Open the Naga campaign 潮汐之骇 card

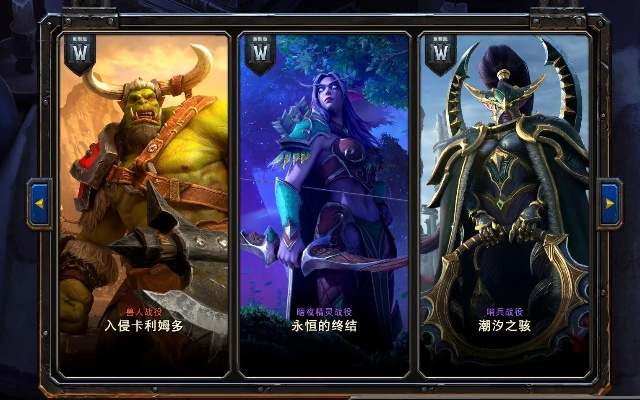point(504,205)
